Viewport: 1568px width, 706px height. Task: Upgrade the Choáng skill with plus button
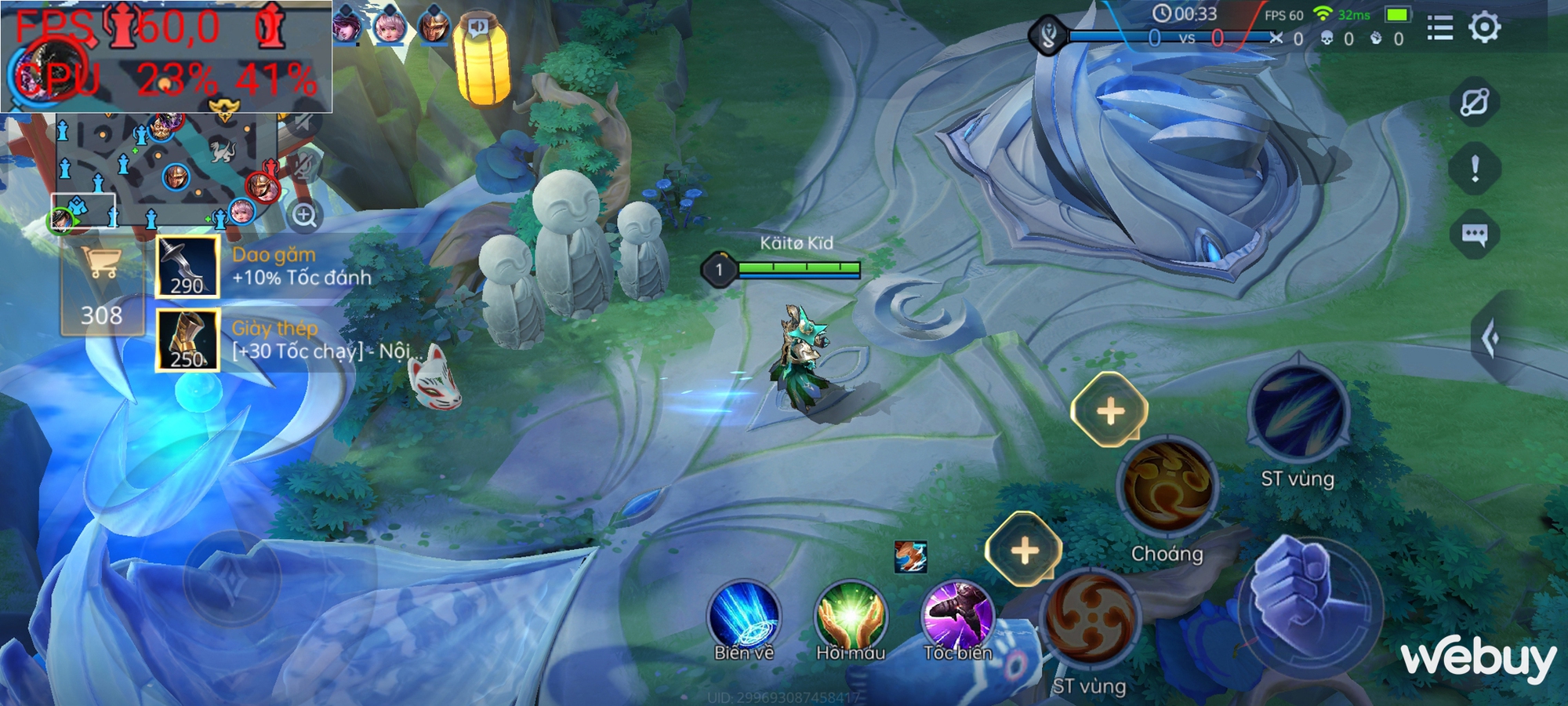pyautogui.click(x=1109, y=411)
